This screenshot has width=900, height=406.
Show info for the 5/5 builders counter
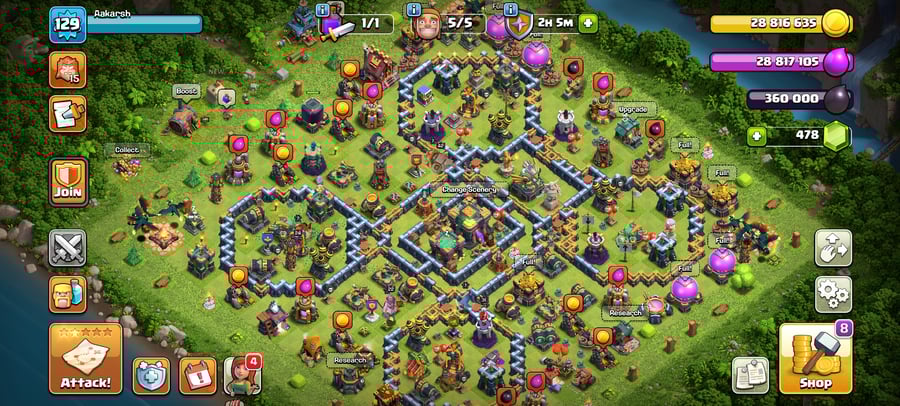click(415, 10)
